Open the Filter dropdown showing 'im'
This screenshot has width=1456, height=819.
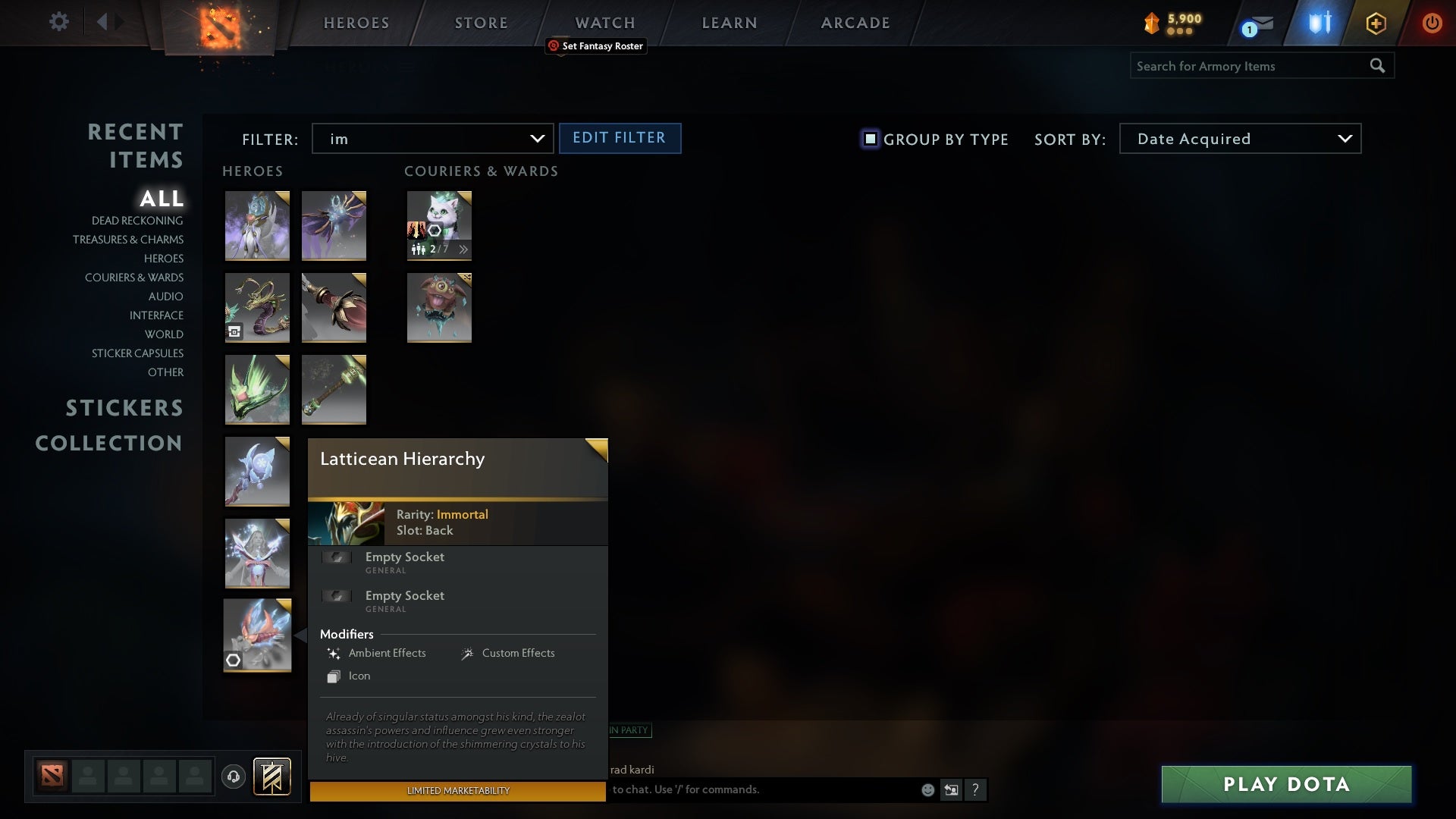432,139
